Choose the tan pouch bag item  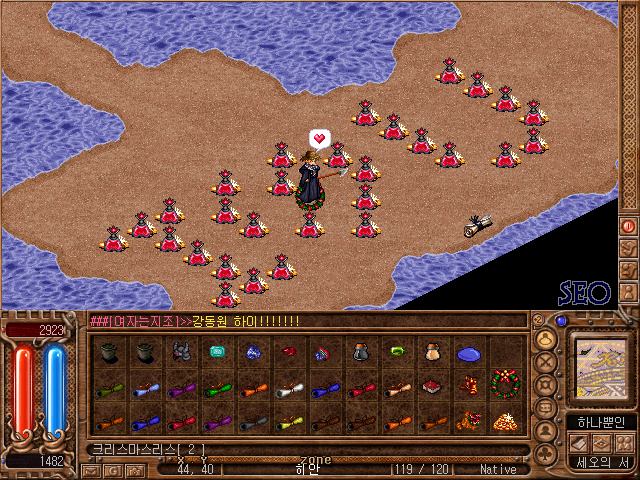coord(432,352)
